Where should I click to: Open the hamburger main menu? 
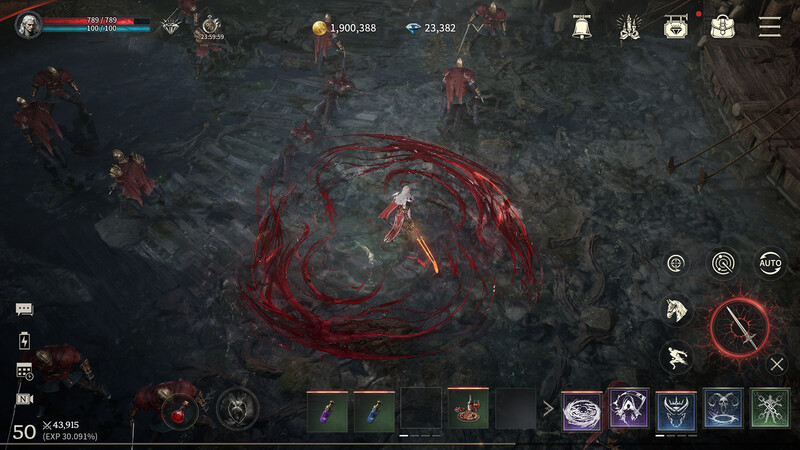pos(769,27)
